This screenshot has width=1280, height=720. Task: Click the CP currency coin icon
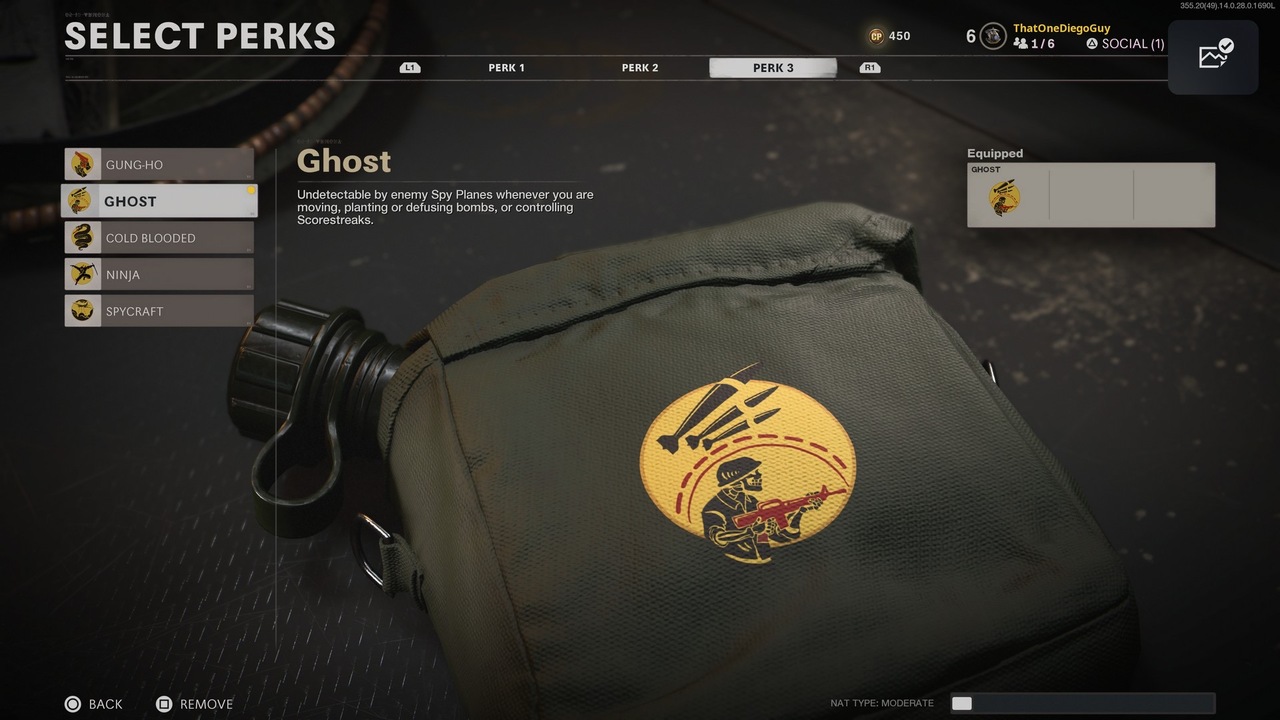pyautogui.click(x=876, y=35)
